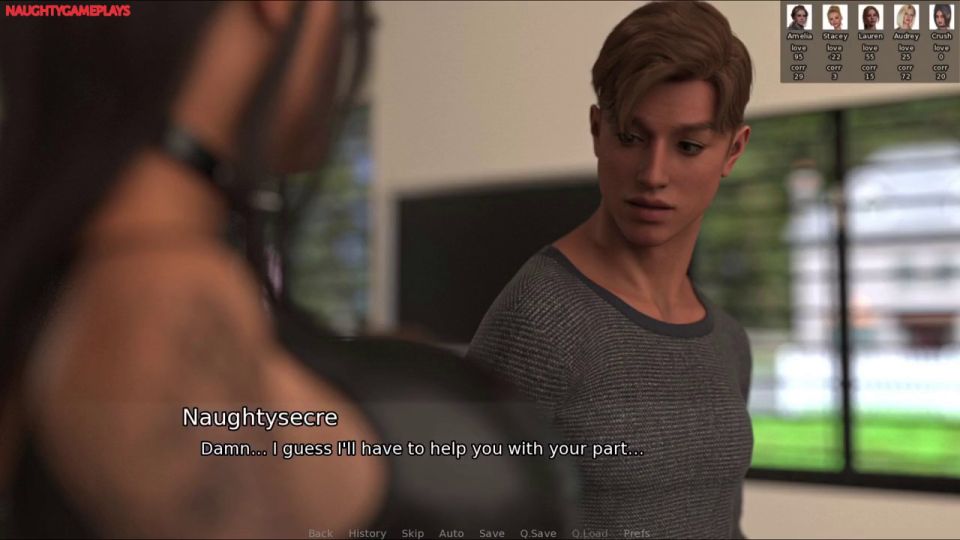
Task: Turn on Auto advance
Action: [451, 533]
